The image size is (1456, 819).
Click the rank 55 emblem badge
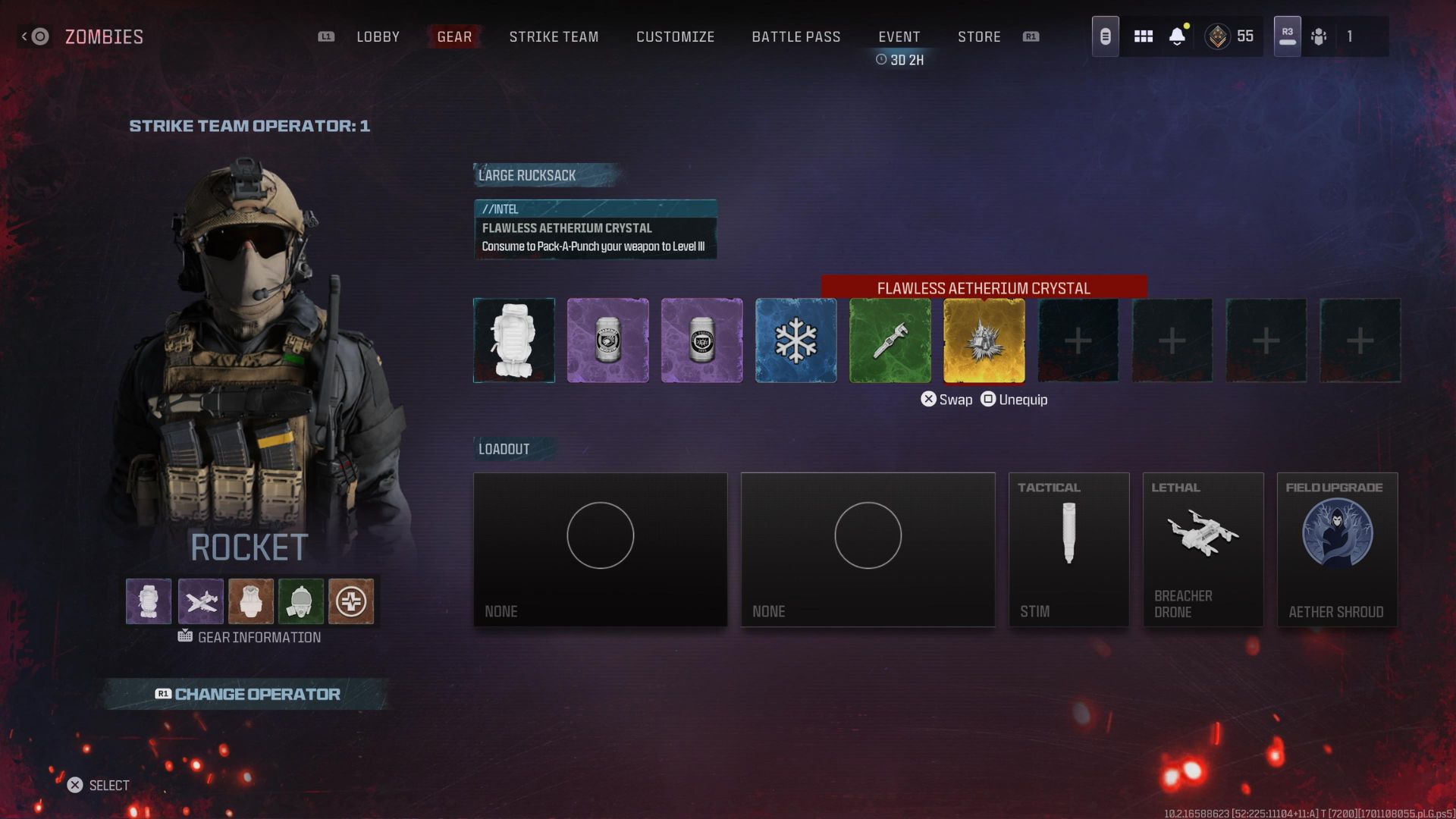point(1217,36)
